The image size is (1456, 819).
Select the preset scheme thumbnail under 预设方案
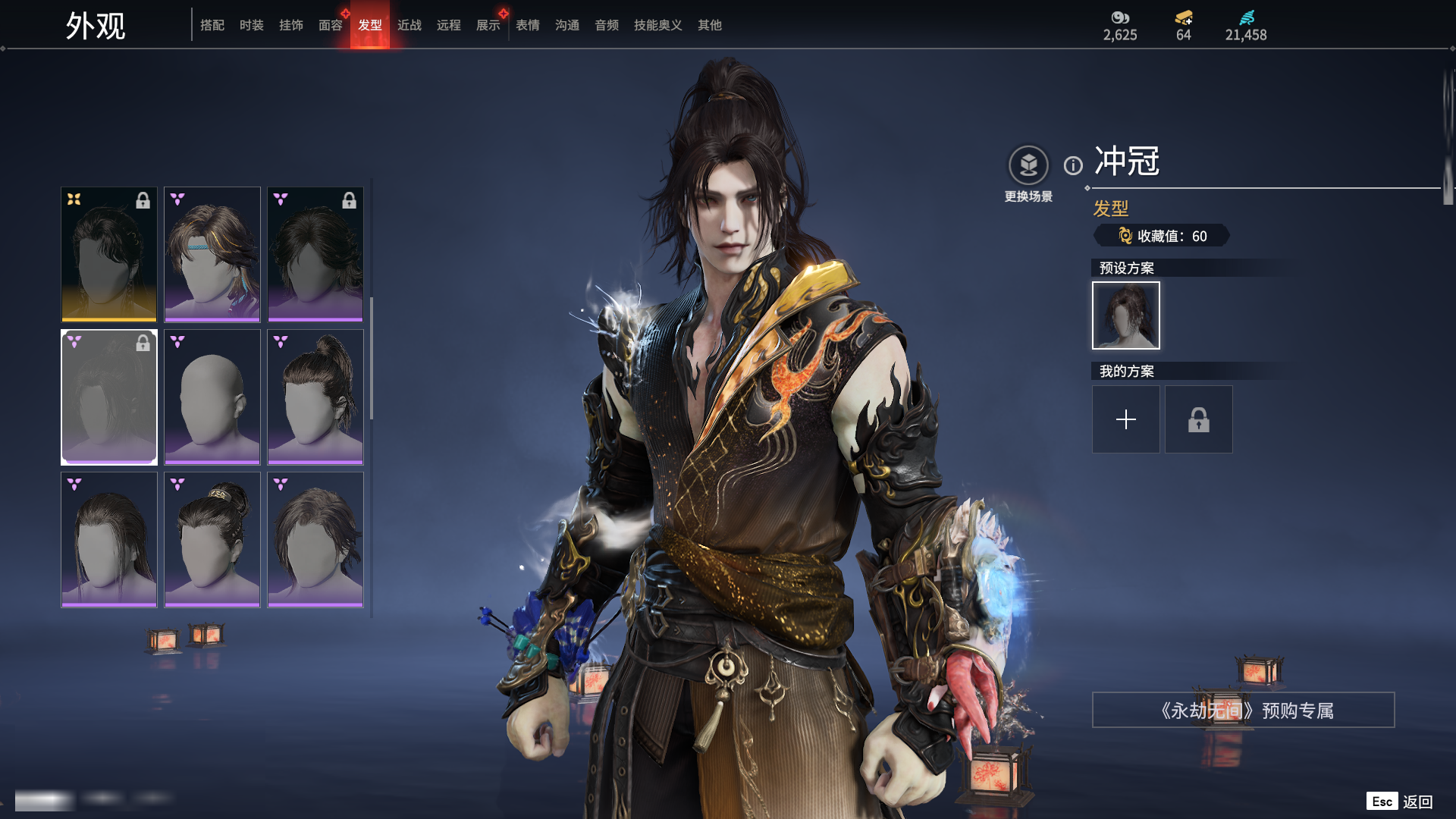click(1126, 315)
